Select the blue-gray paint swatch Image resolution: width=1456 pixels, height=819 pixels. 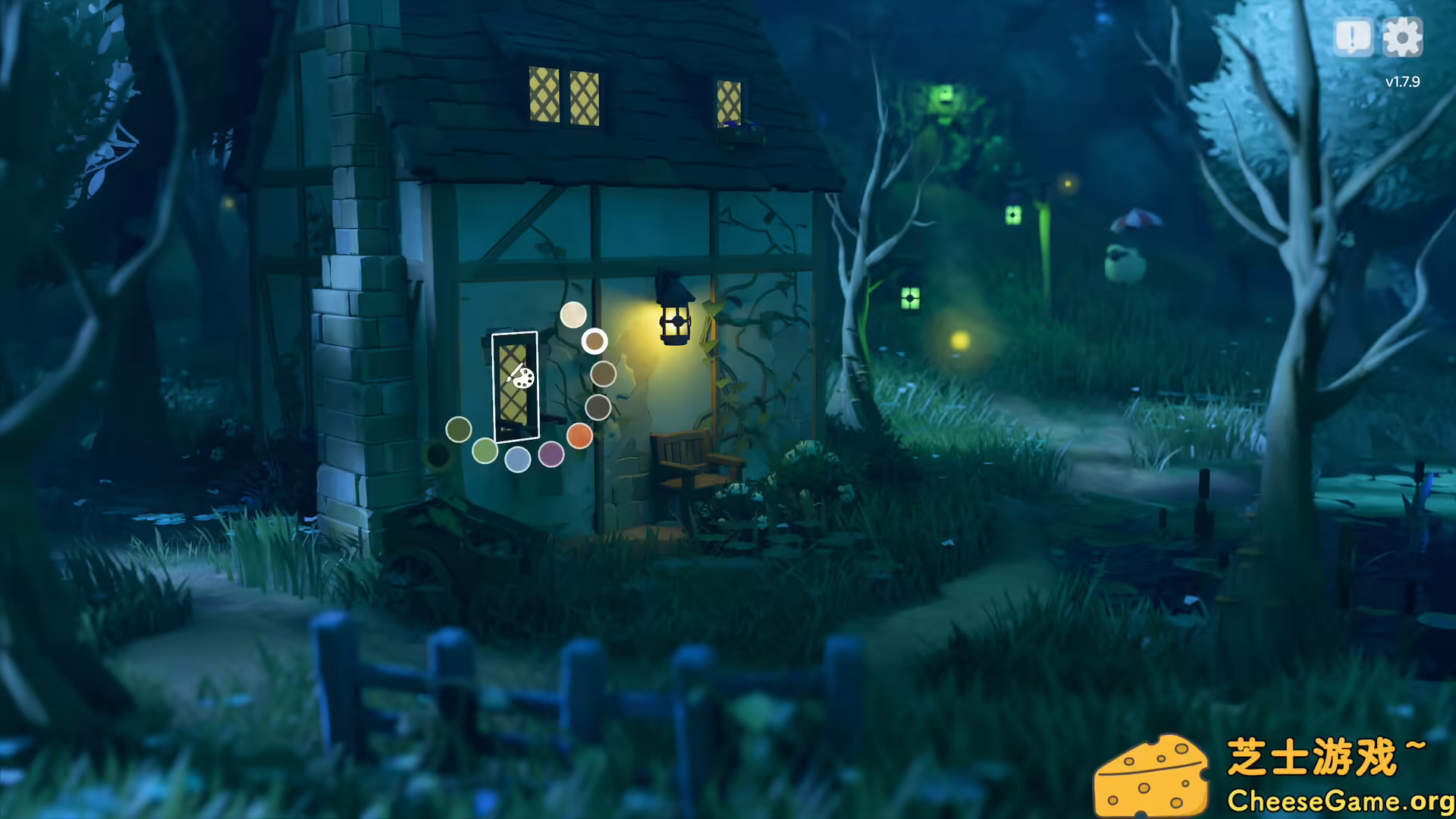point(518,460)
